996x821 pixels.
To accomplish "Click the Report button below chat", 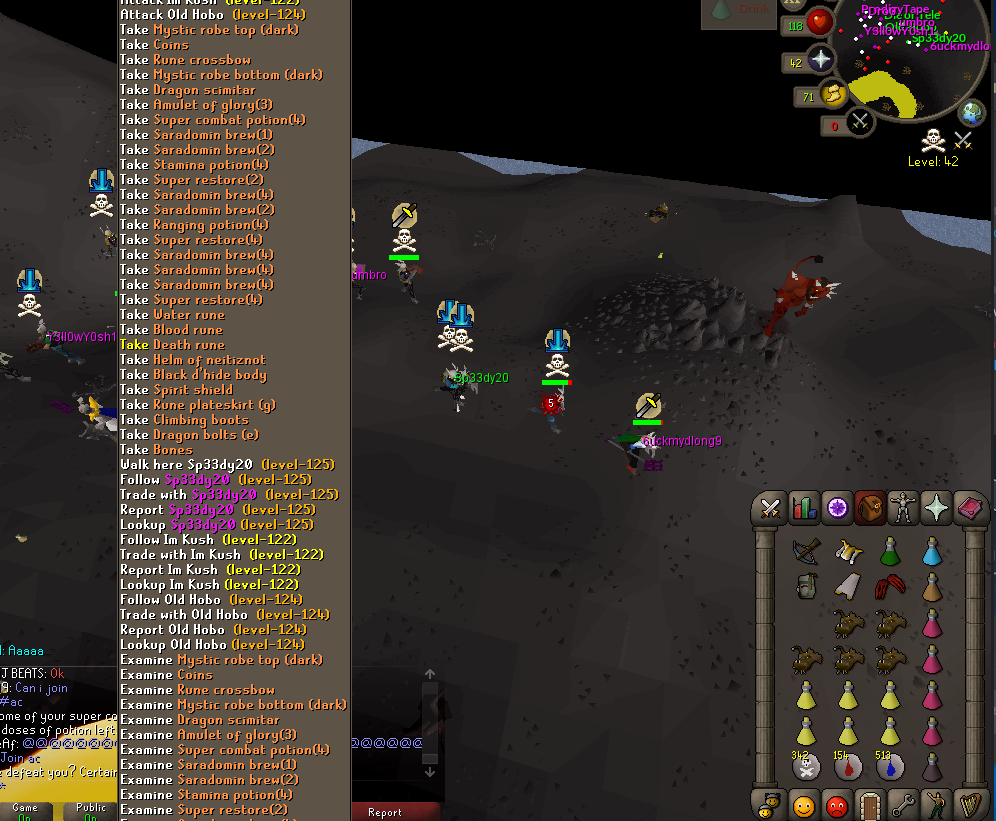I will 385,812.
